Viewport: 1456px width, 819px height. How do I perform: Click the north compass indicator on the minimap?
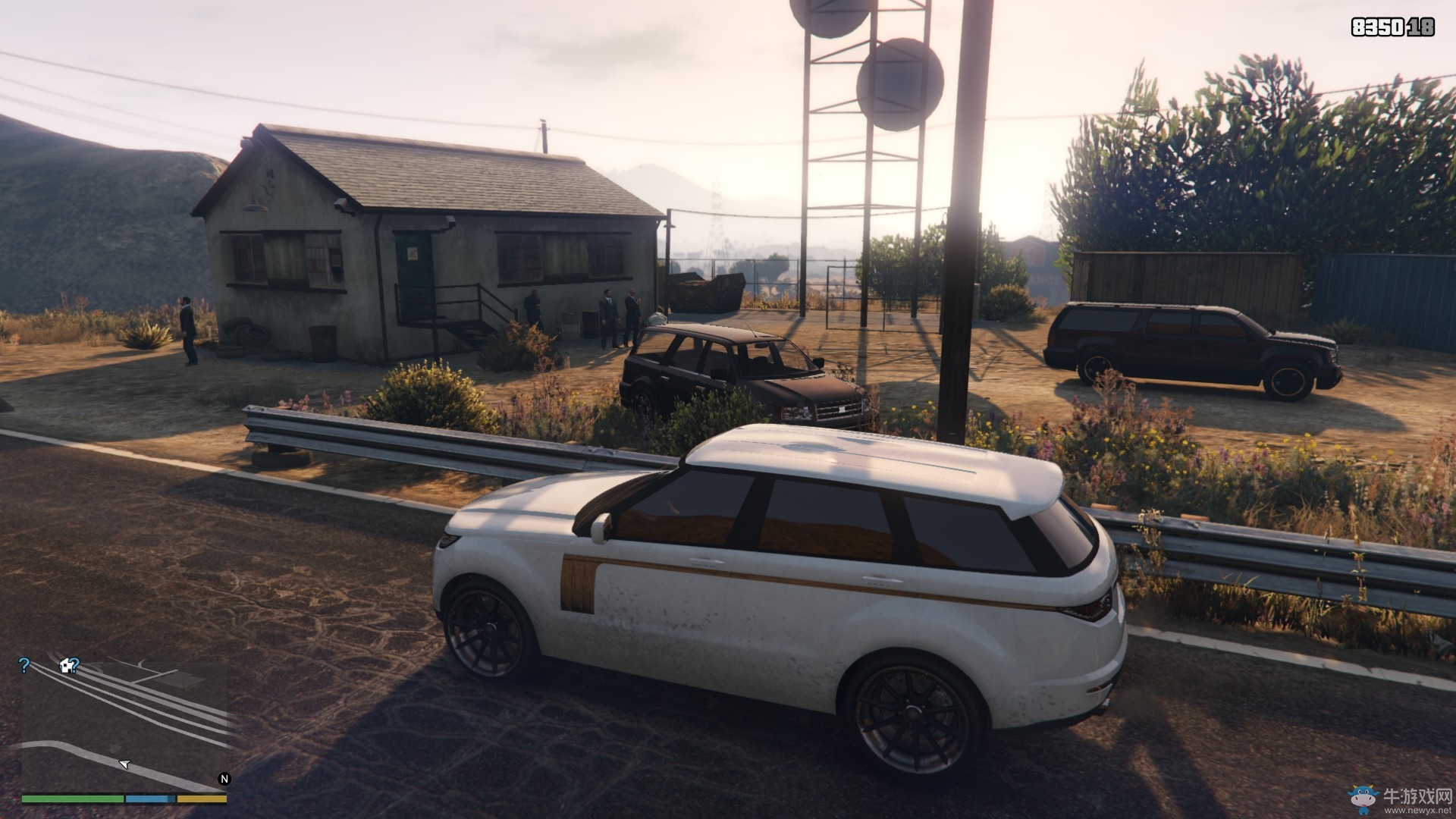click(224, 779)
